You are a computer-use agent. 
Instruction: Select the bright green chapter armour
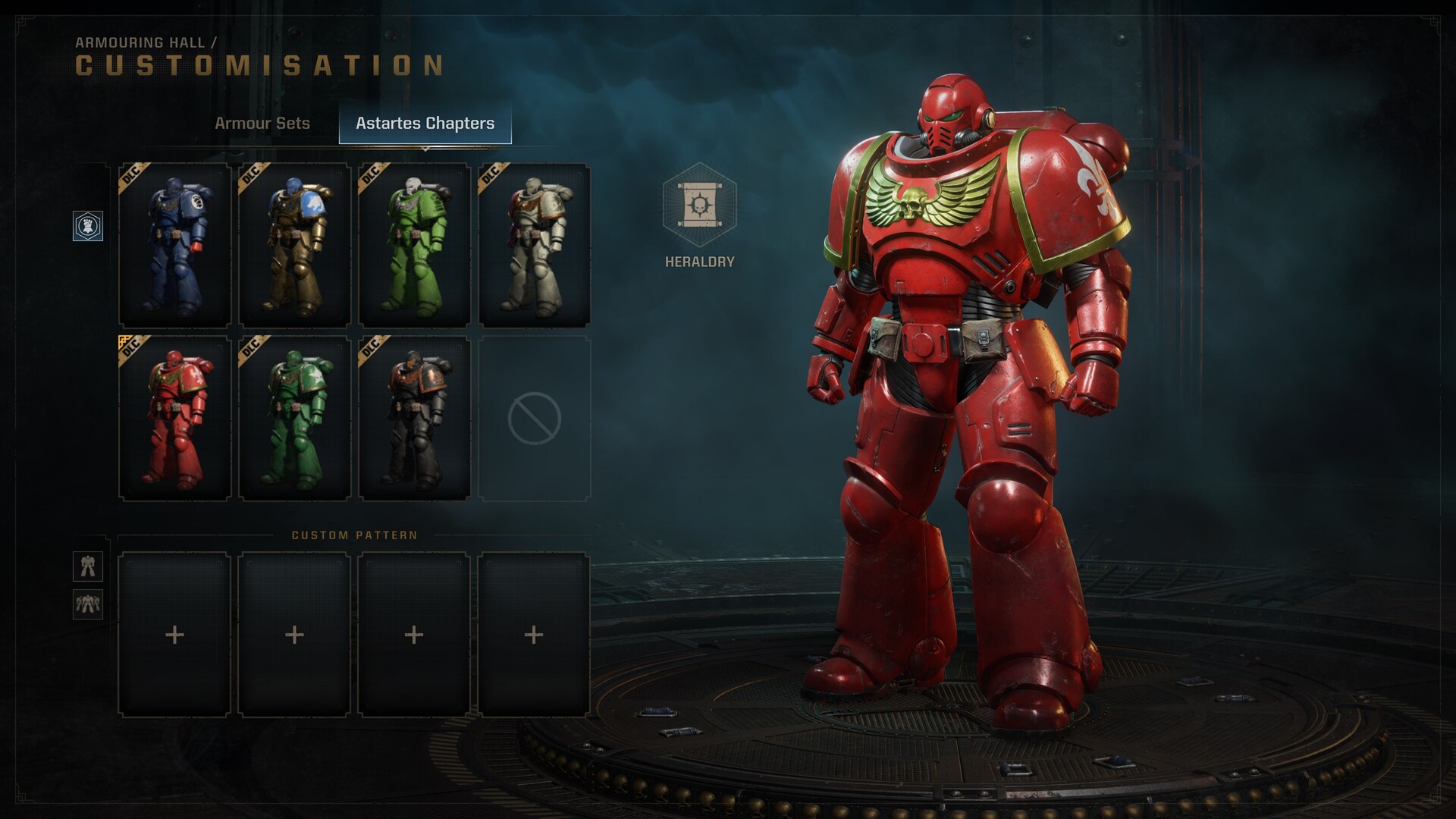414,246
